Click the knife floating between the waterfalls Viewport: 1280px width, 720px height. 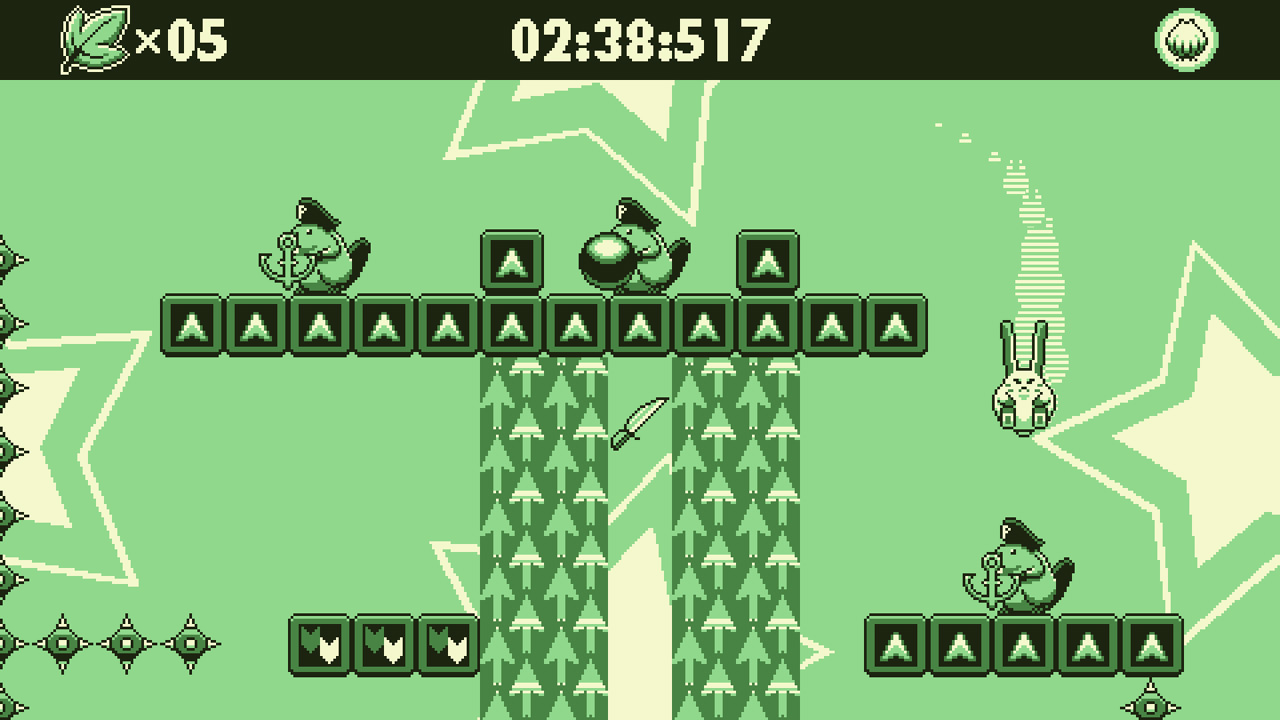click(x=640, y=424)
